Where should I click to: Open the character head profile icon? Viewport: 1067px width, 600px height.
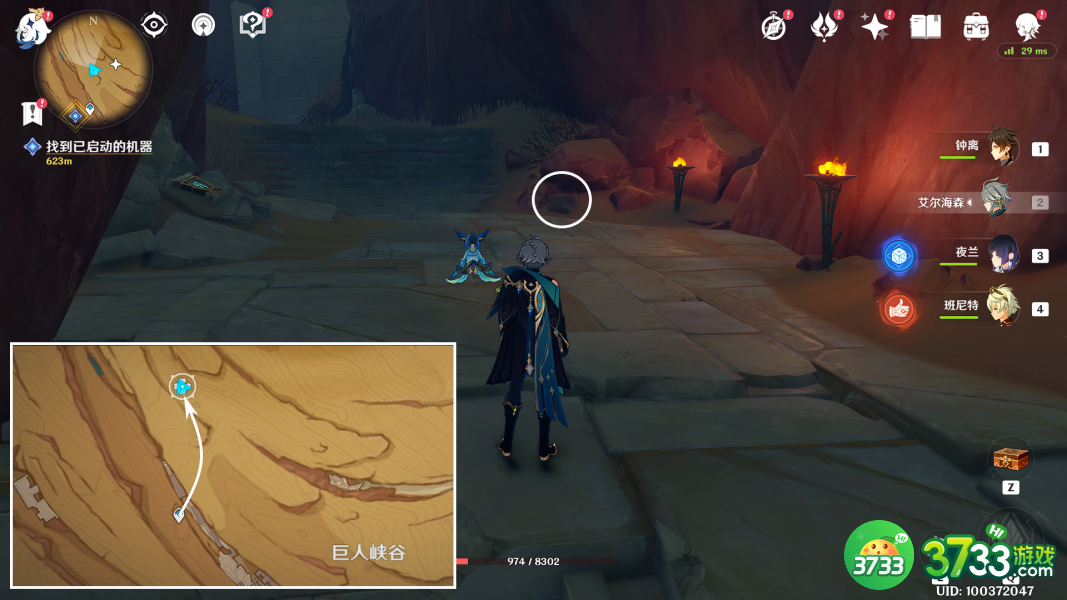pos(1027,26)
